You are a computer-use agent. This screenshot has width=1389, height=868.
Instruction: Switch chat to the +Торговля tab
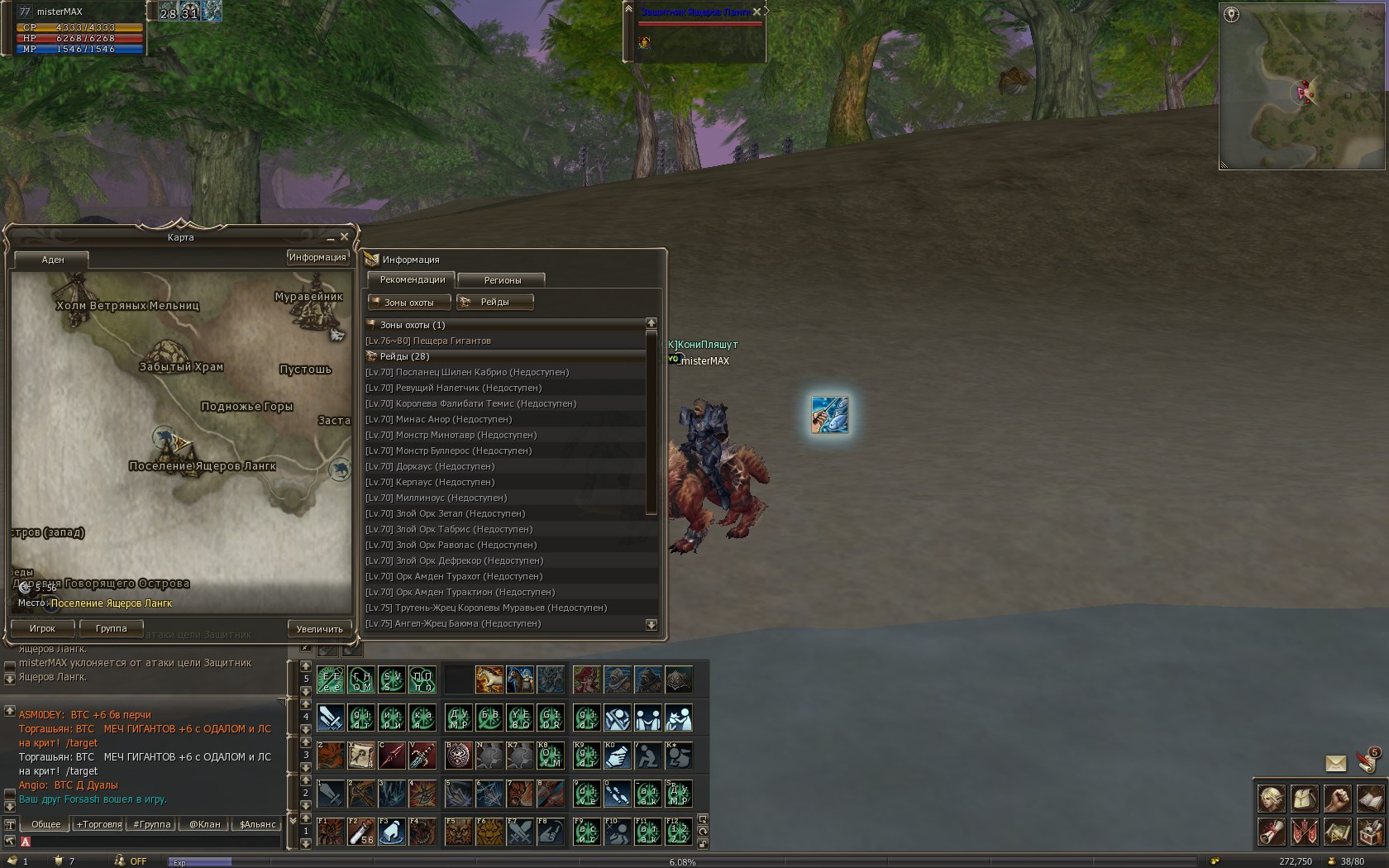click(x=99, y=824)
